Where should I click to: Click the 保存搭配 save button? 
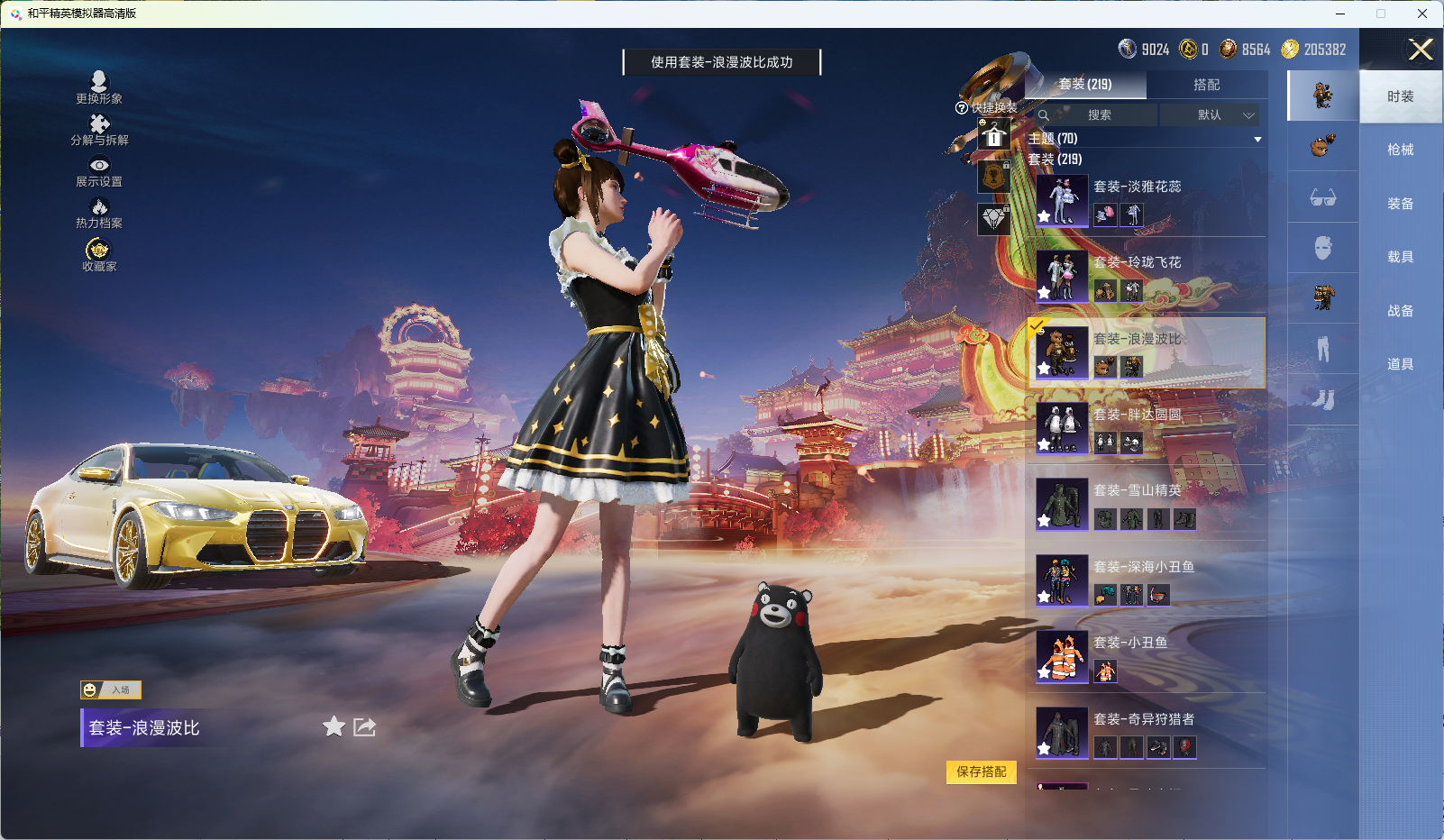pos(981,773)
